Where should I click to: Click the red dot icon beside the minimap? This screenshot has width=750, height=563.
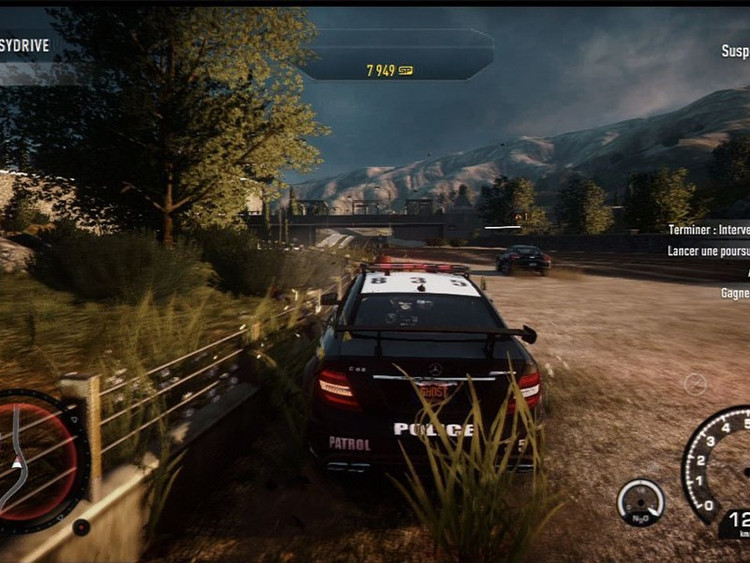click(82, 526)
